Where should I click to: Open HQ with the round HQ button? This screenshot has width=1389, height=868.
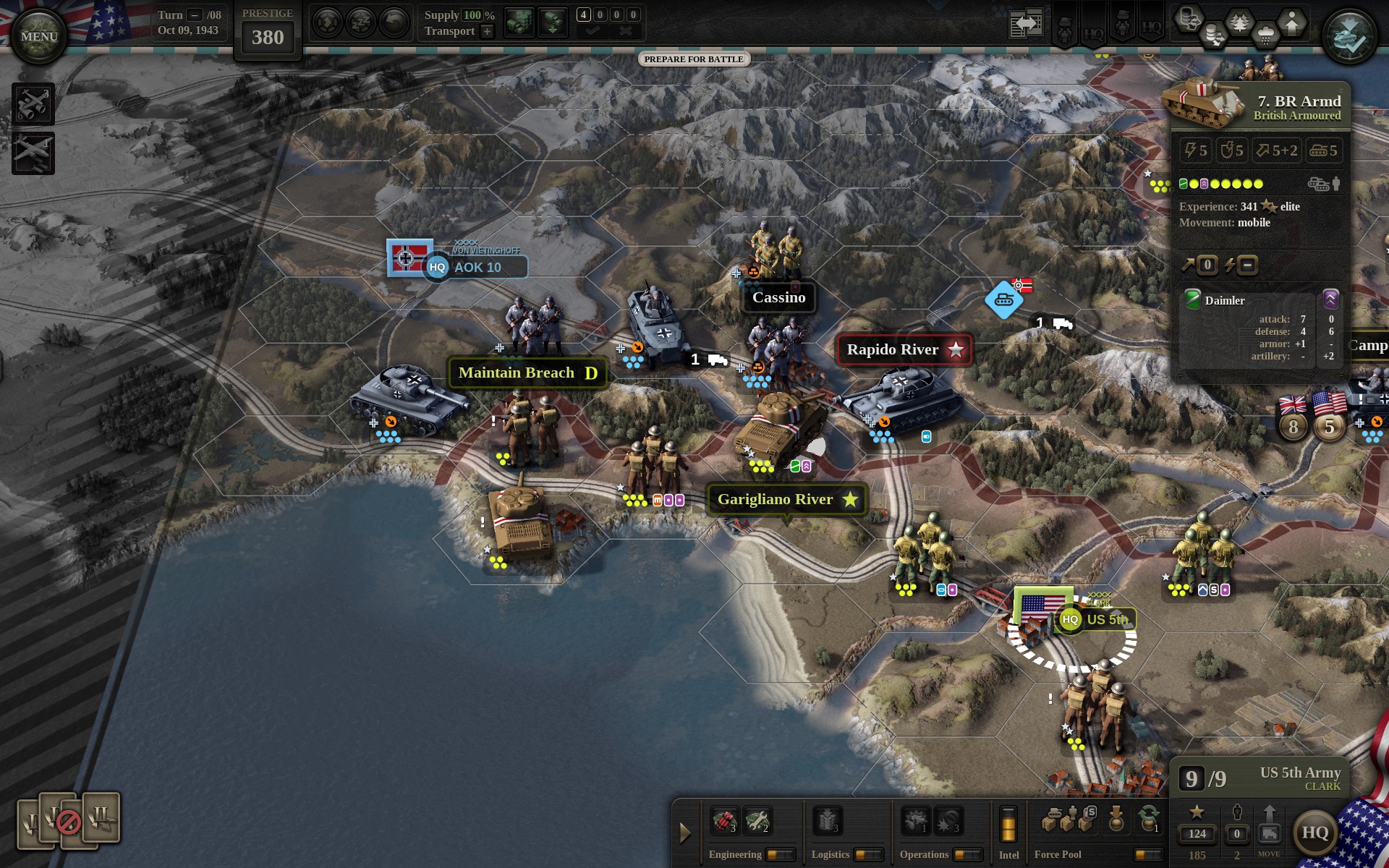1318,832
